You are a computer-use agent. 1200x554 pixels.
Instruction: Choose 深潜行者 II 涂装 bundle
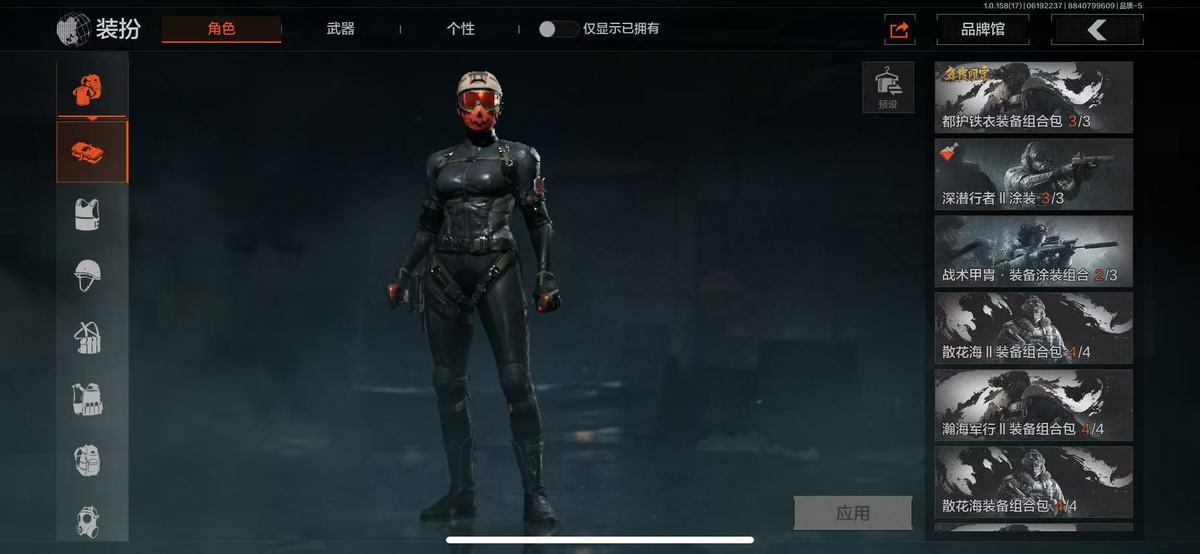[x=1033, y=175]
